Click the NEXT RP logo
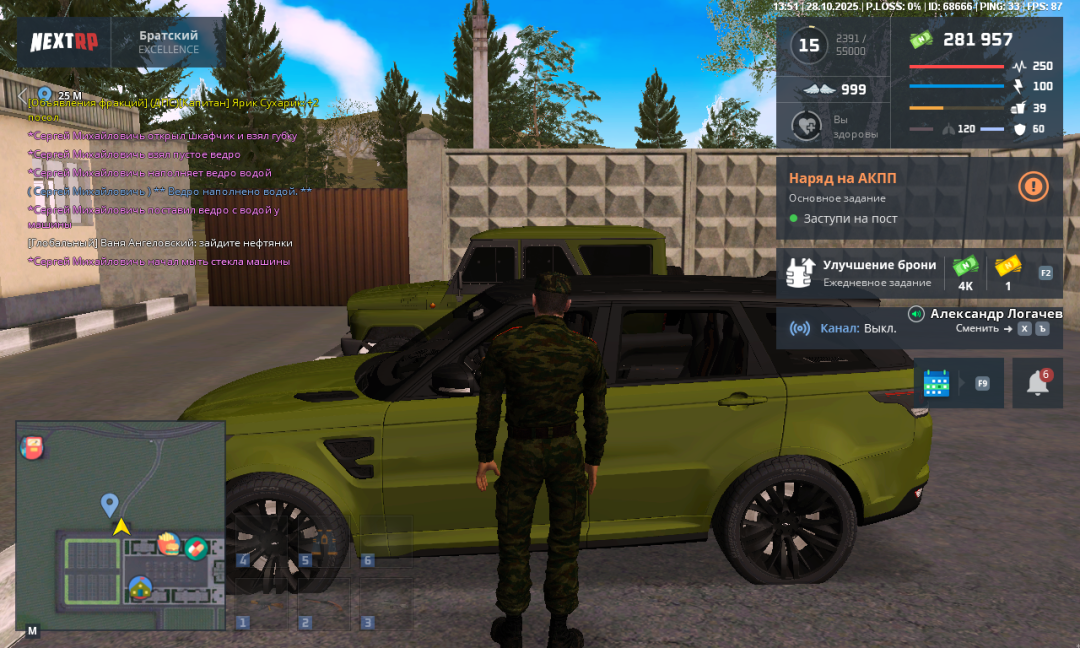 tap(63, 41)
